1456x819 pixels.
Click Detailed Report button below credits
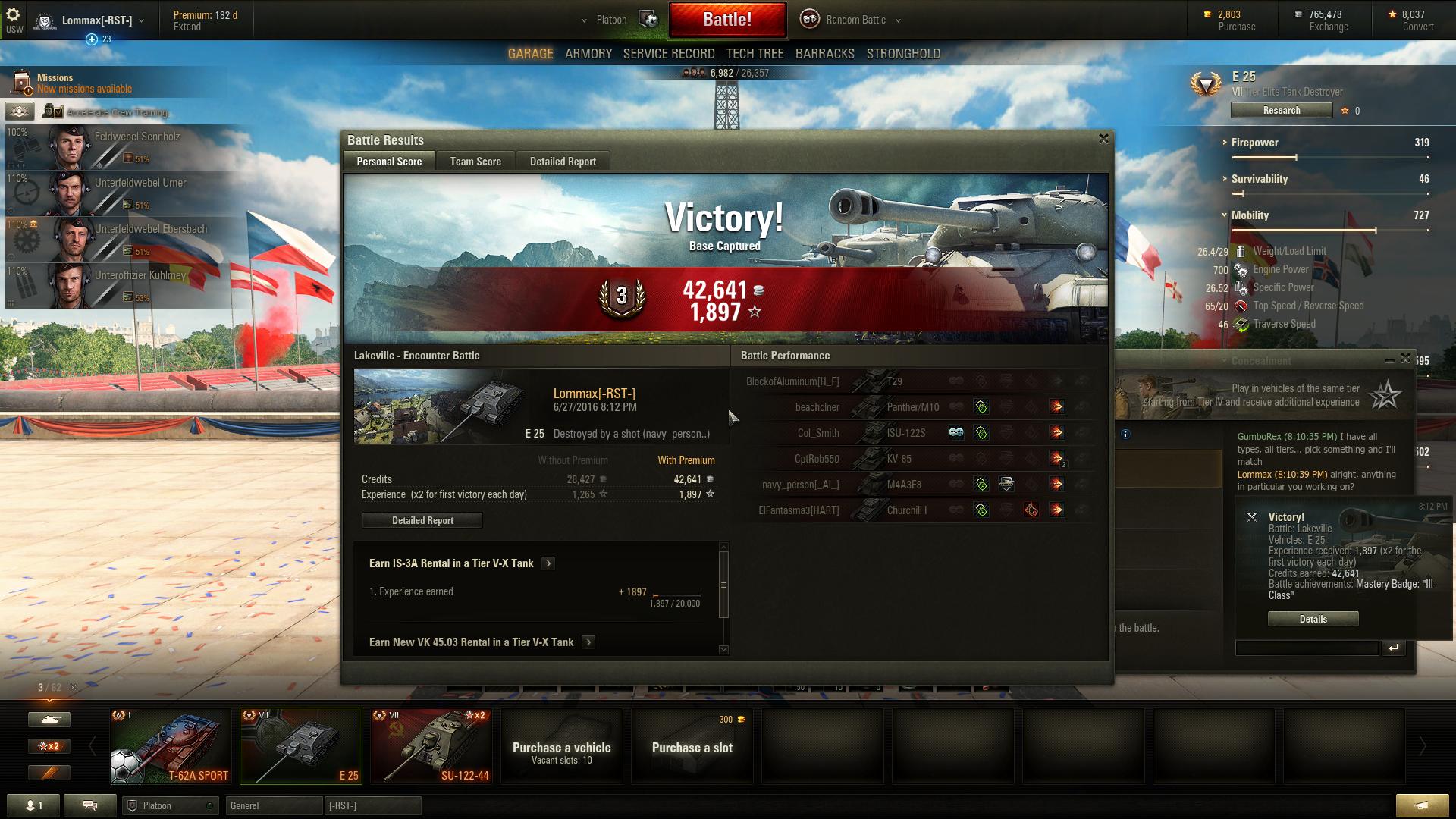[422, 520]
